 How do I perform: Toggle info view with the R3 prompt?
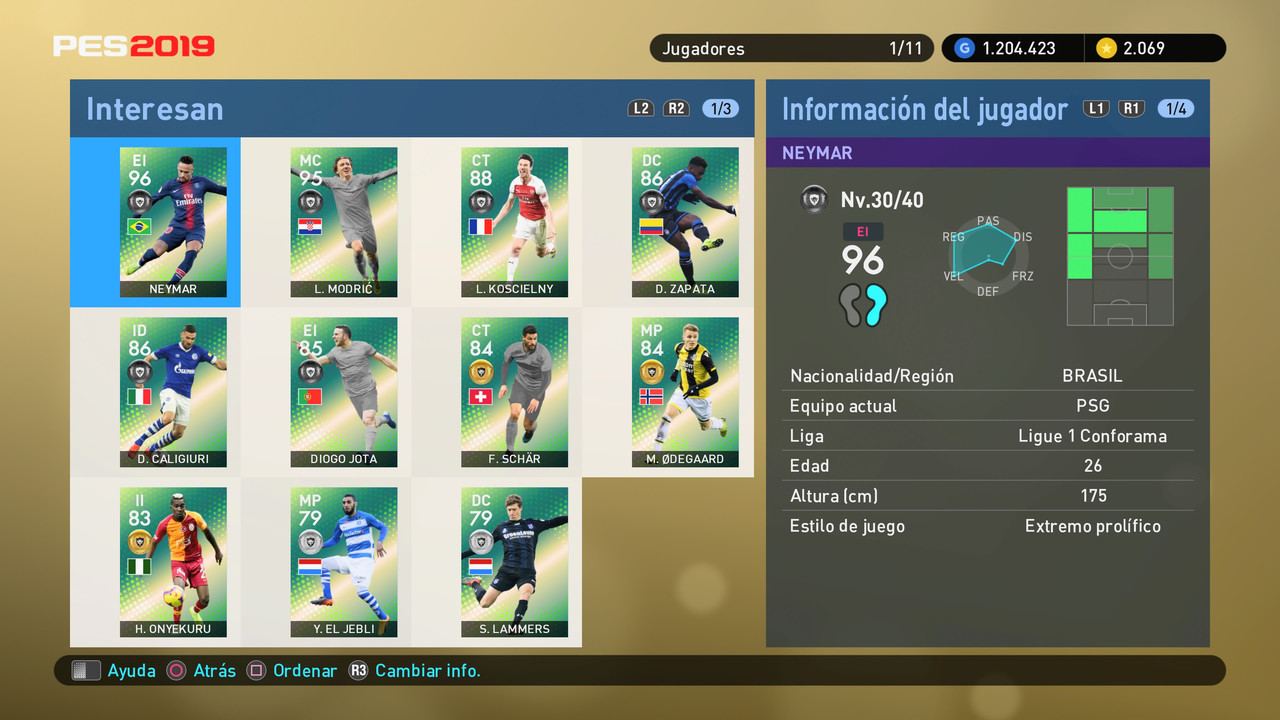[358, 671]
